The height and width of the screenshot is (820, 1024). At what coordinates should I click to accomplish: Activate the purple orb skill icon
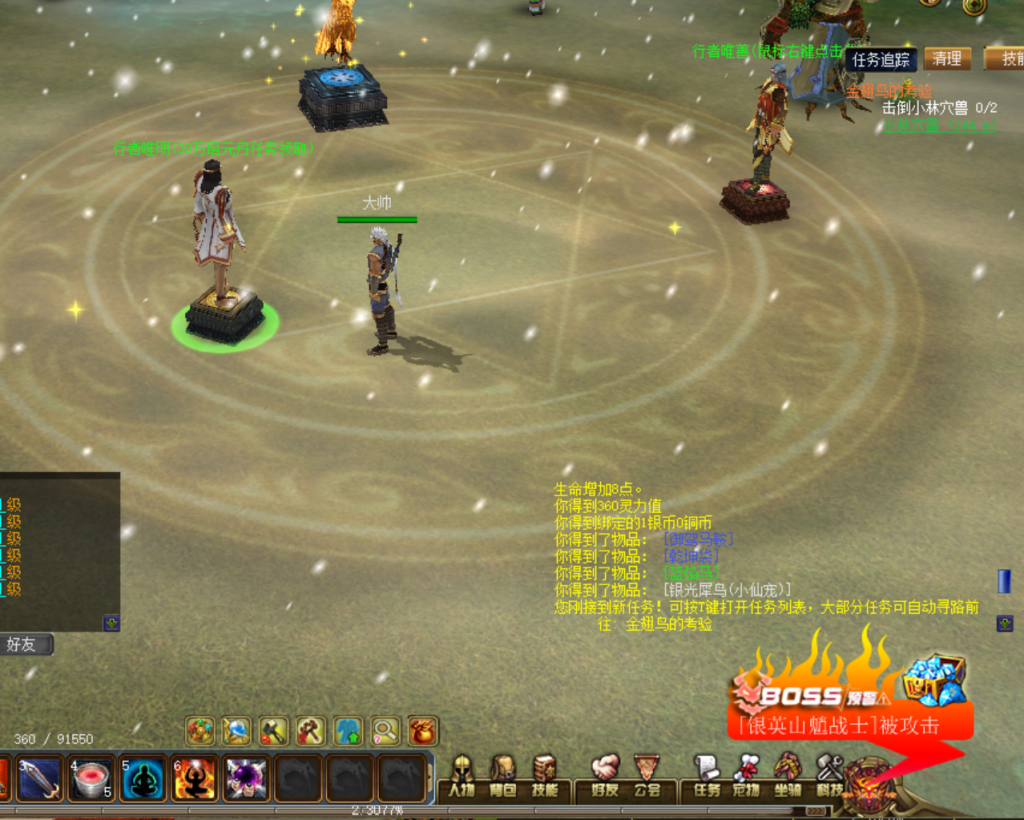click(246, 779)
